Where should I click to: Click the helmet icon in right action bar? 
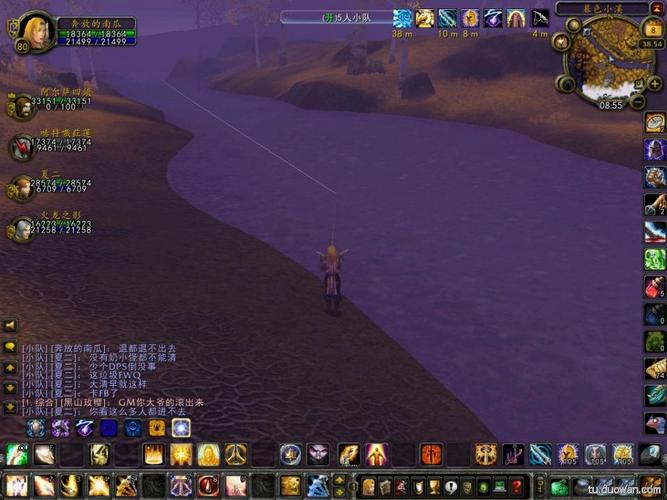(655, 150)
